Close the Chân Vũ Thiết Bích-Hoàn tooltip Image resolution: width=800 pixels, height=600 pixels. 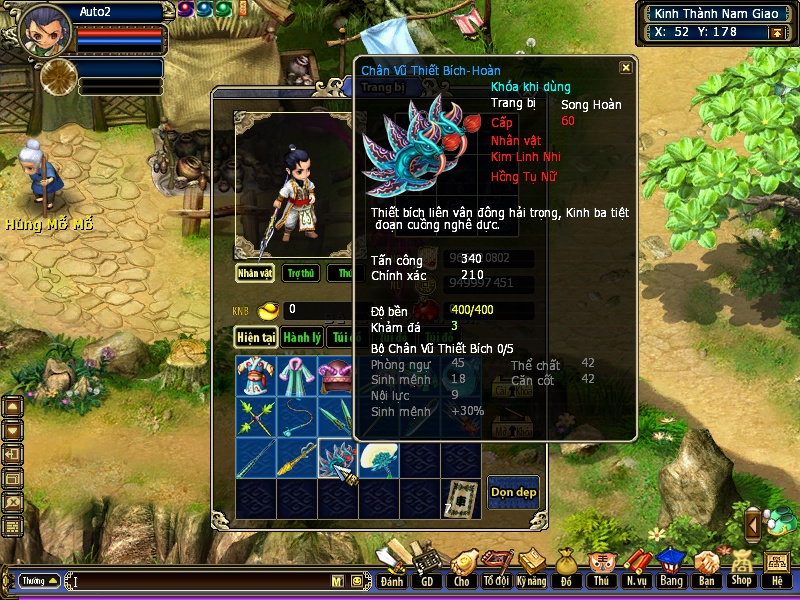(625, 68)
